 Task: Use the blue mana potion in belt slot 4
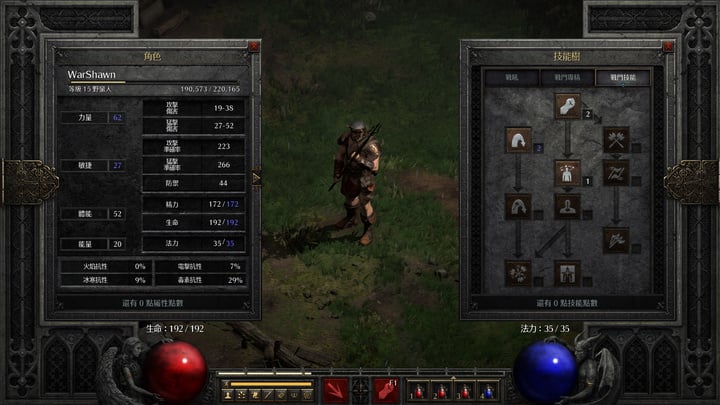pyautogui.click(x=487, y=390)
